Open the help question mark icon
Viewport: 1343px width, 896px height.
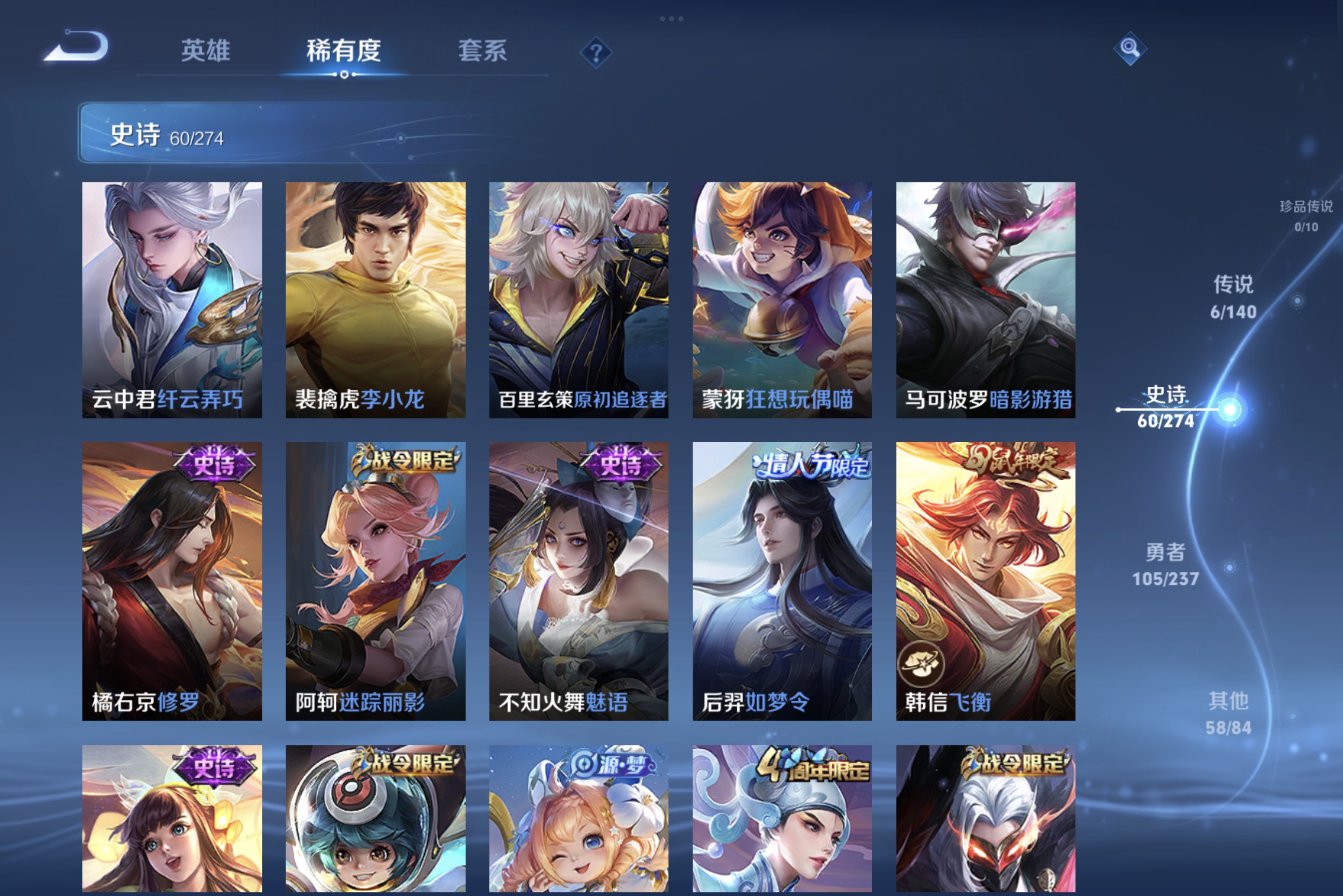[596, 52]
